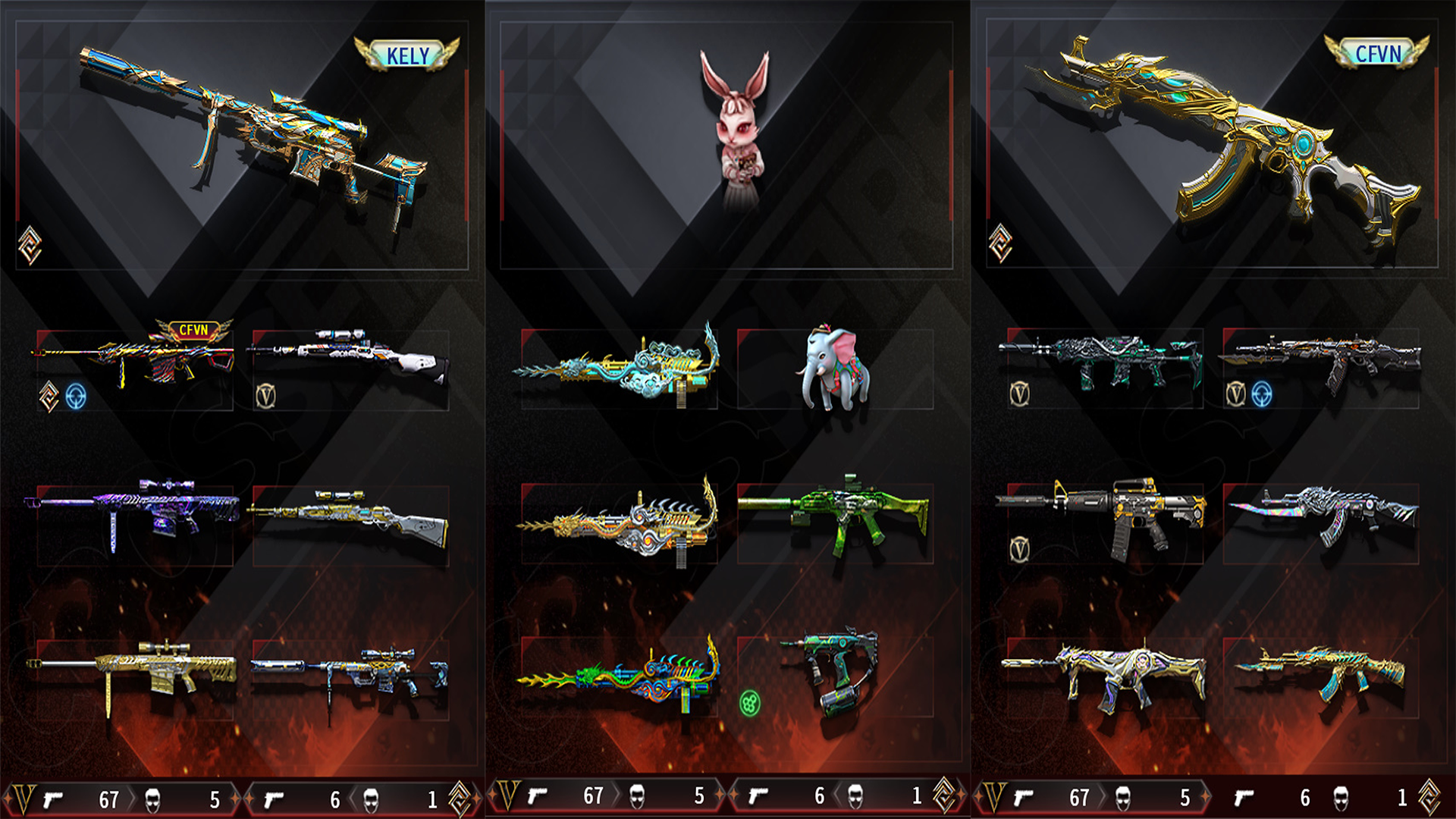Choose the small teal and gold AK rifle
Image resolution: width=1456 pixels, height=819 pixels.
tap(1321, 671)
